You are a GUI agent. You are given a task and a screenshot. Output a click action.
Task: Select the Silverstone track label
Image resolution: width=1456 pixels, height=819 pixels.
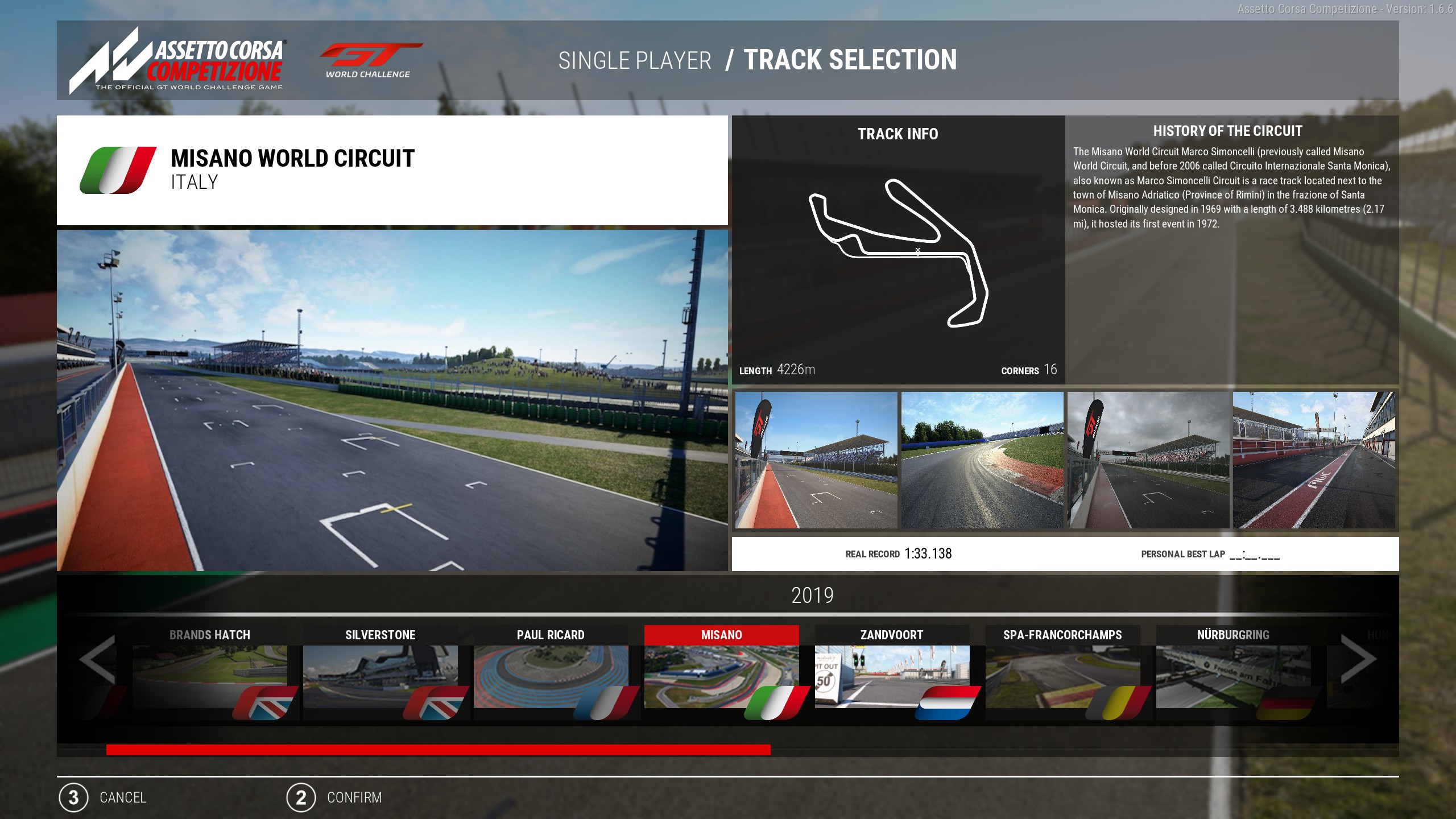380,635
